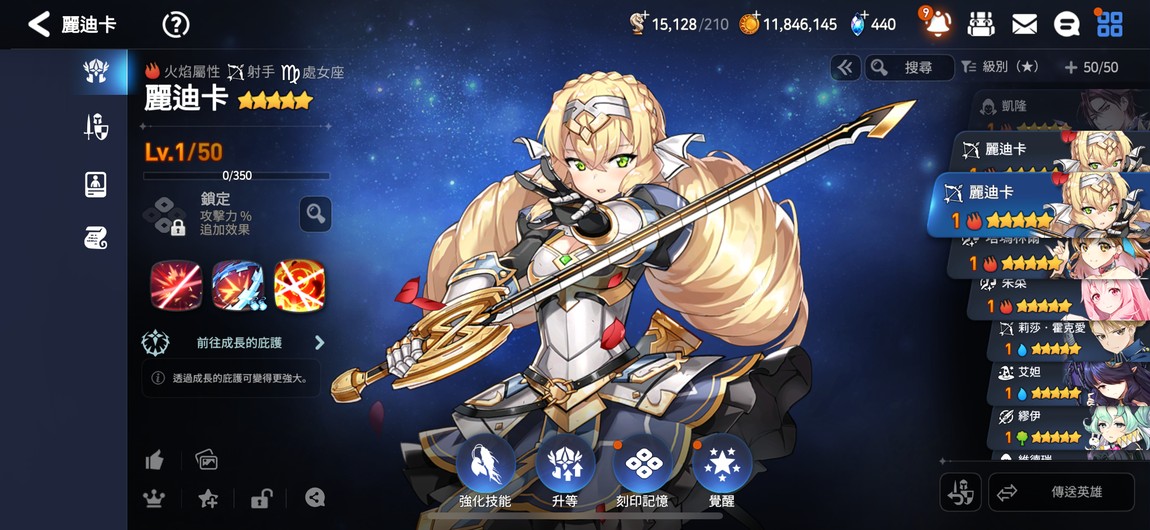Screen dimensions: 1150x530
Task: Click the 搜尋 search field
Action: [908, 67]
